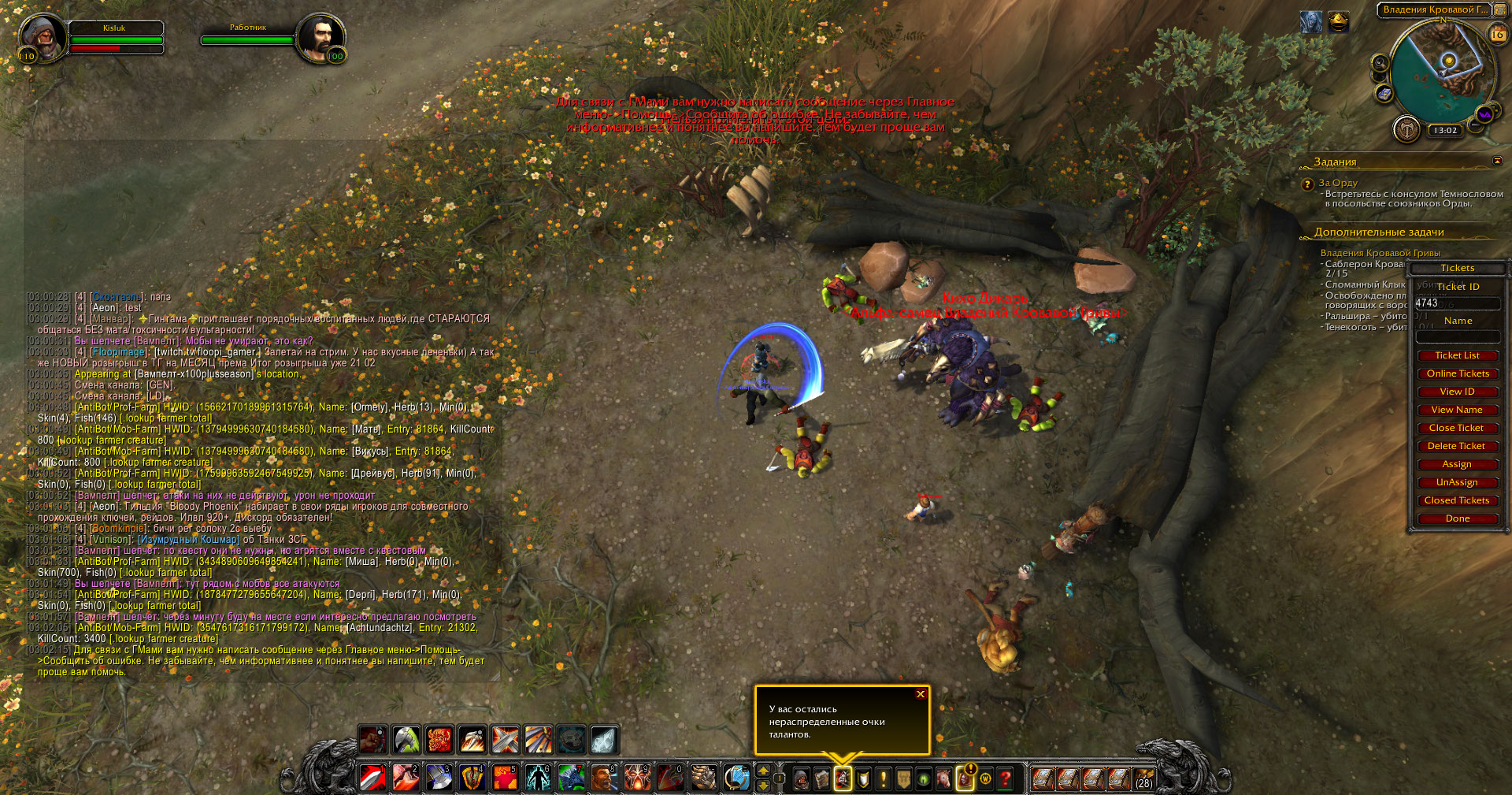Select the View Name button

tap(1457, 410)
